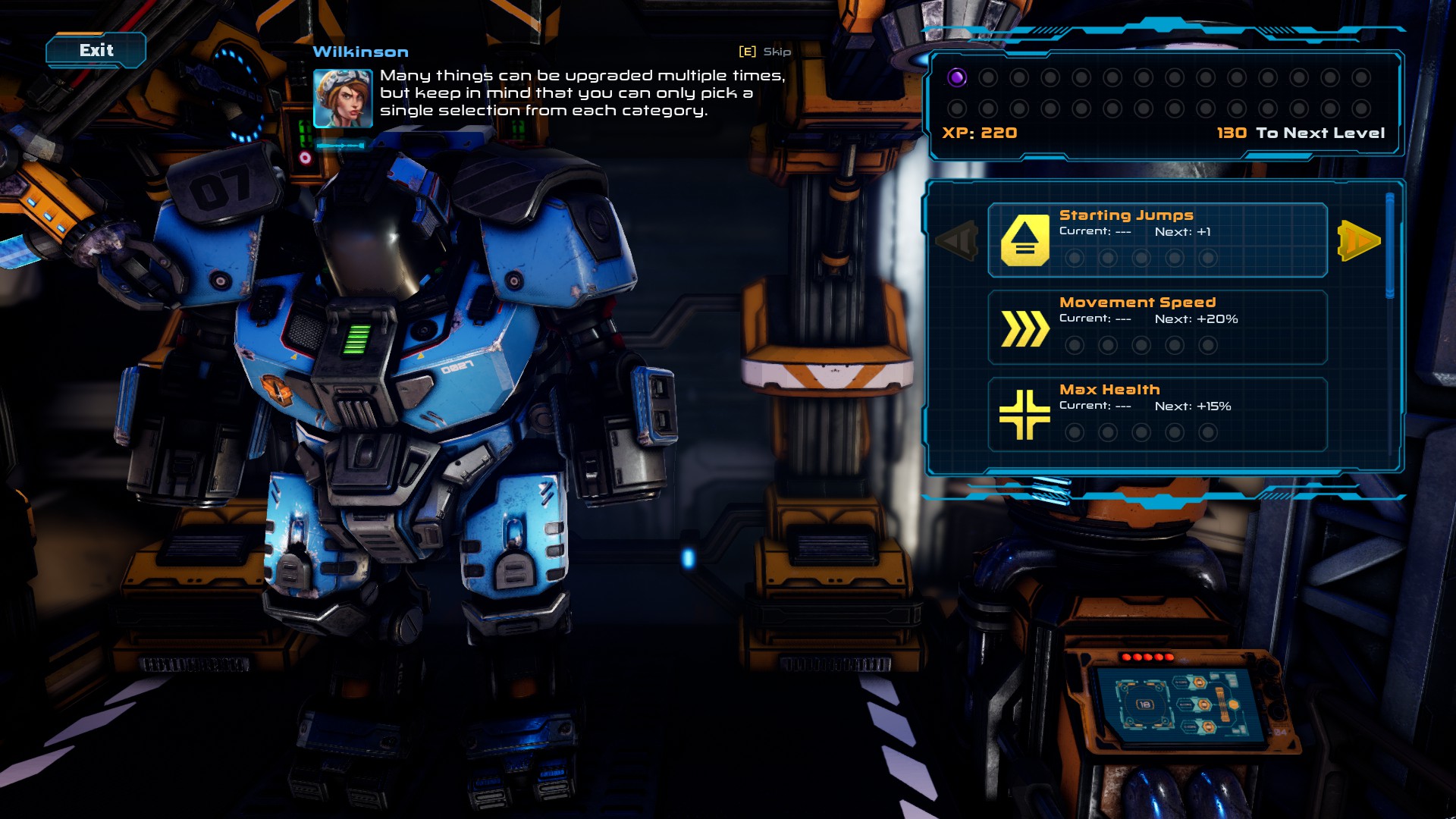The width and height of the screenshot is (1456, 819).
Task: Choose the Movement Speed upgrade
Action: click(x=1157, y=327)
